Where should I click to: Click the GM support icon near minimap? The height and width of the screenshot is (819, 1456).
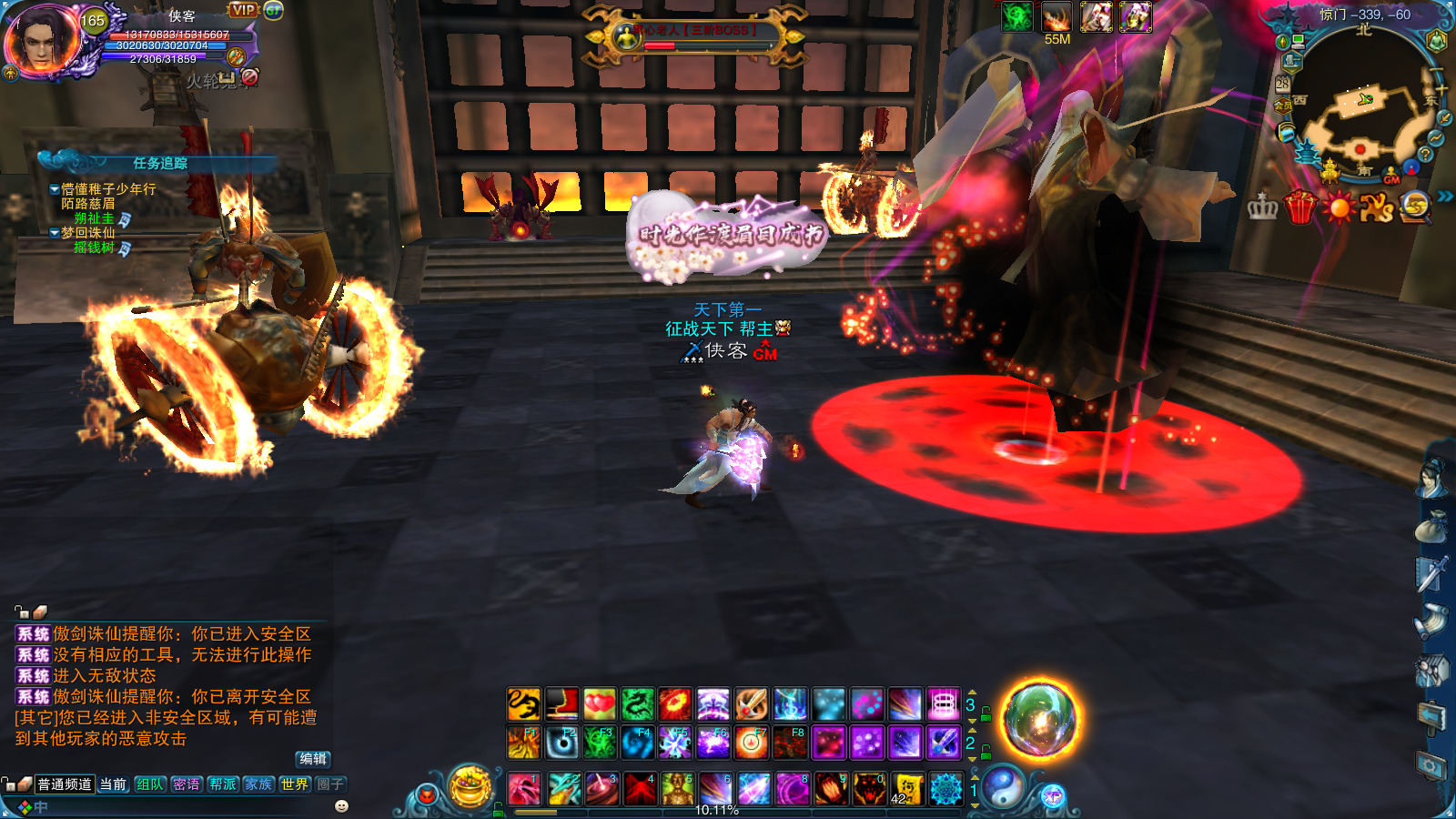(x=1391, y=177)
